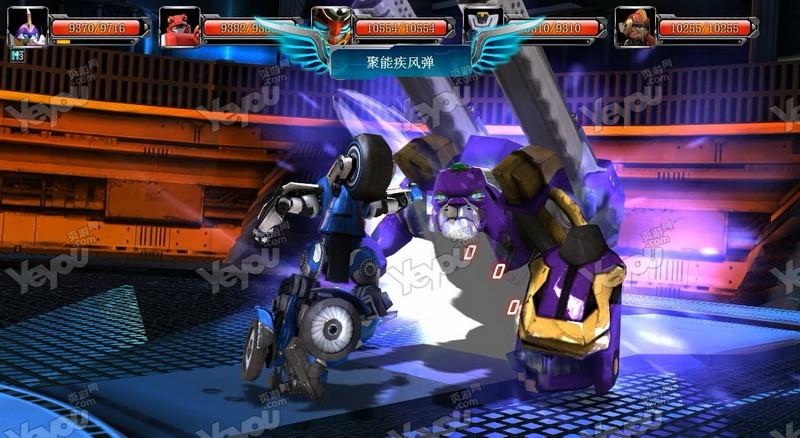Choose the red-horned robot portrait
The image size is (800, 438).
[x=331, y=25]
